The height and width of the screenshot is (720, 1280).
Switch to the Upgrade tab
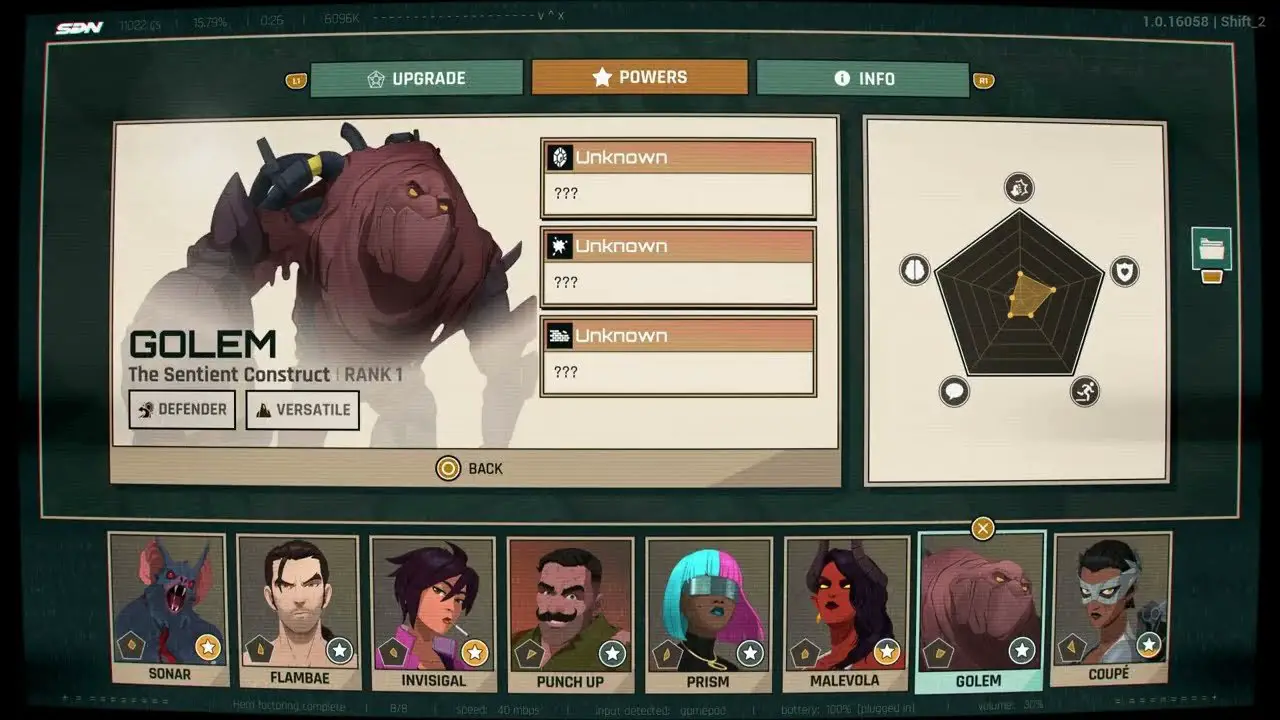(416, 78)
